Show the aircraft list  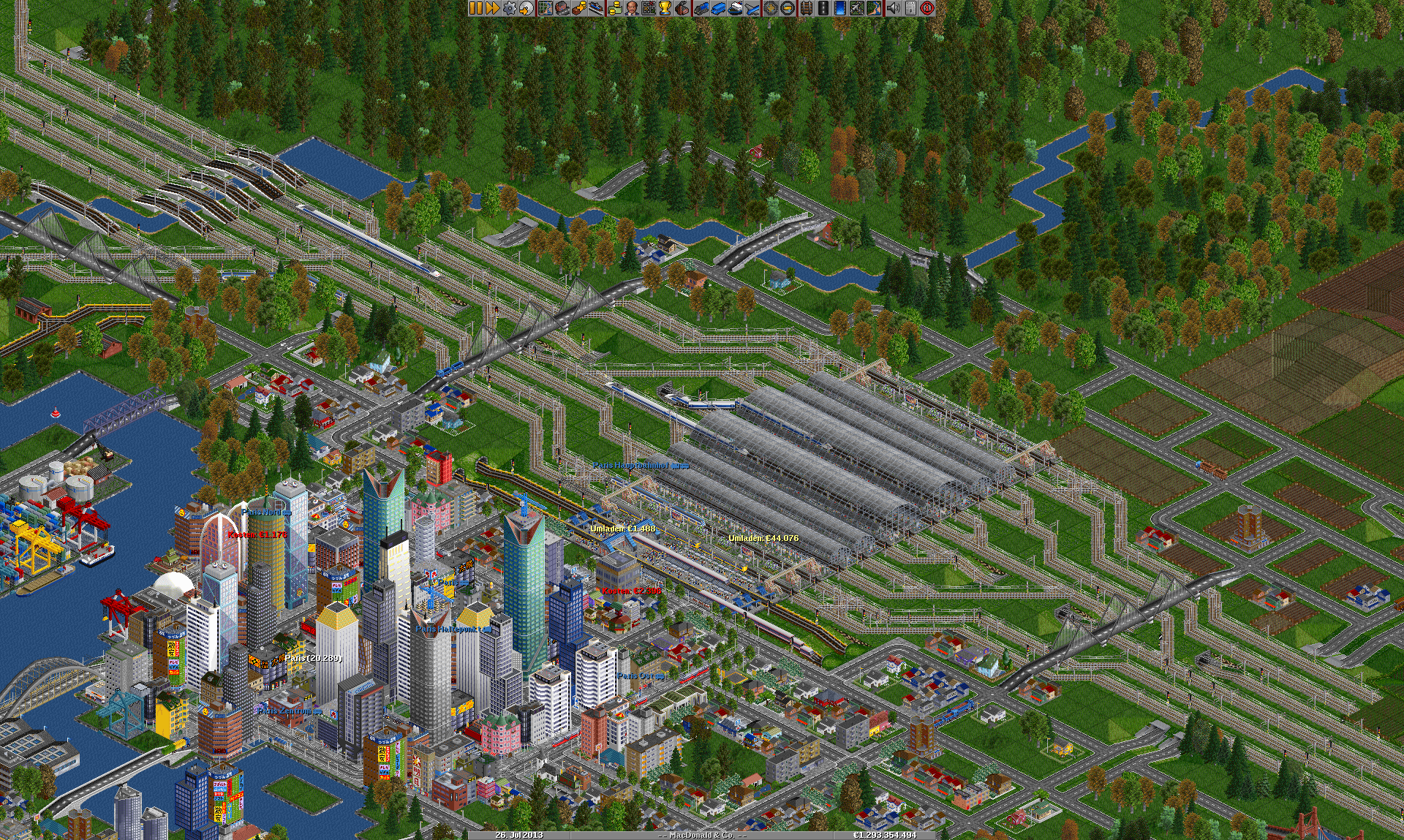click(752, 8)
